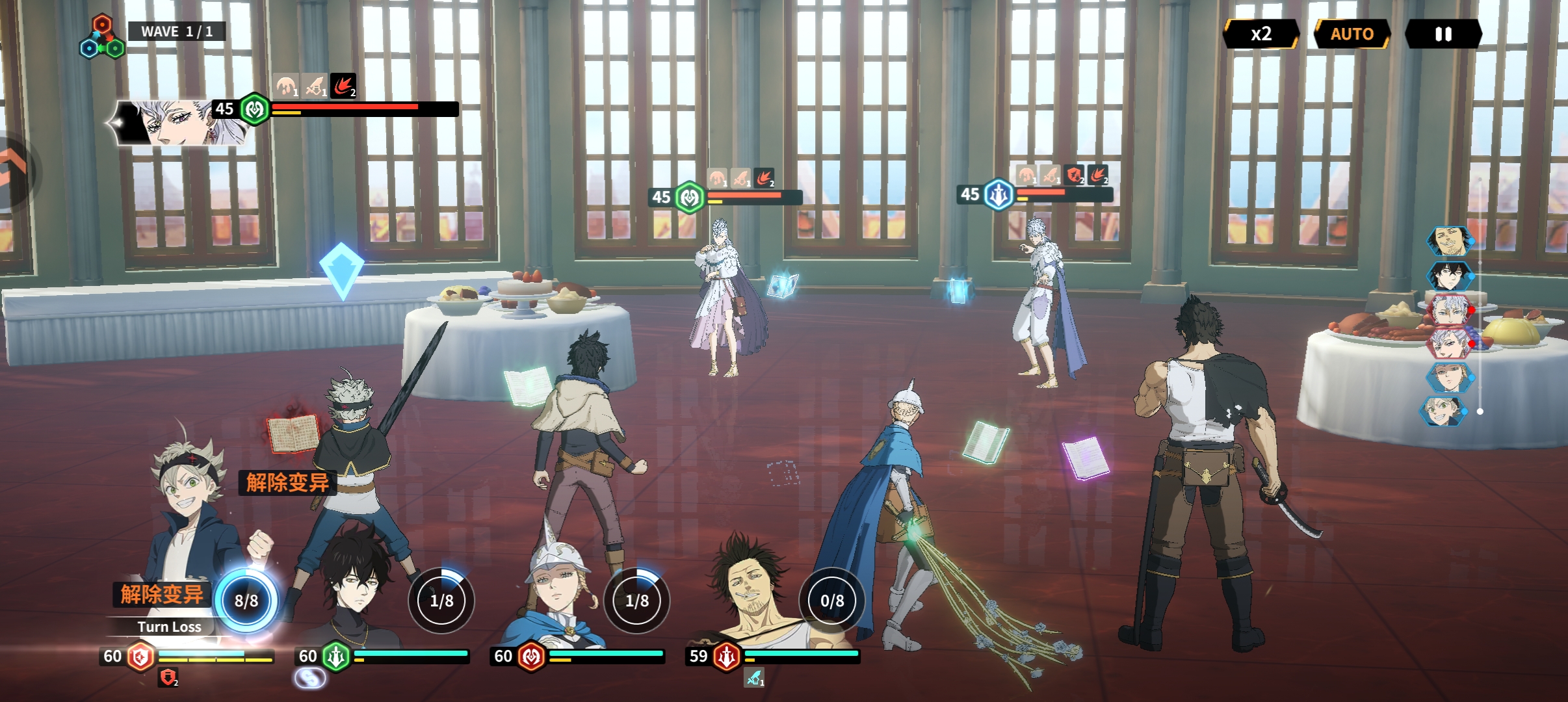Viewport: 1568px width, 702px height.
Task: Check Asta's red shield status icon
Action: [168, 677]
